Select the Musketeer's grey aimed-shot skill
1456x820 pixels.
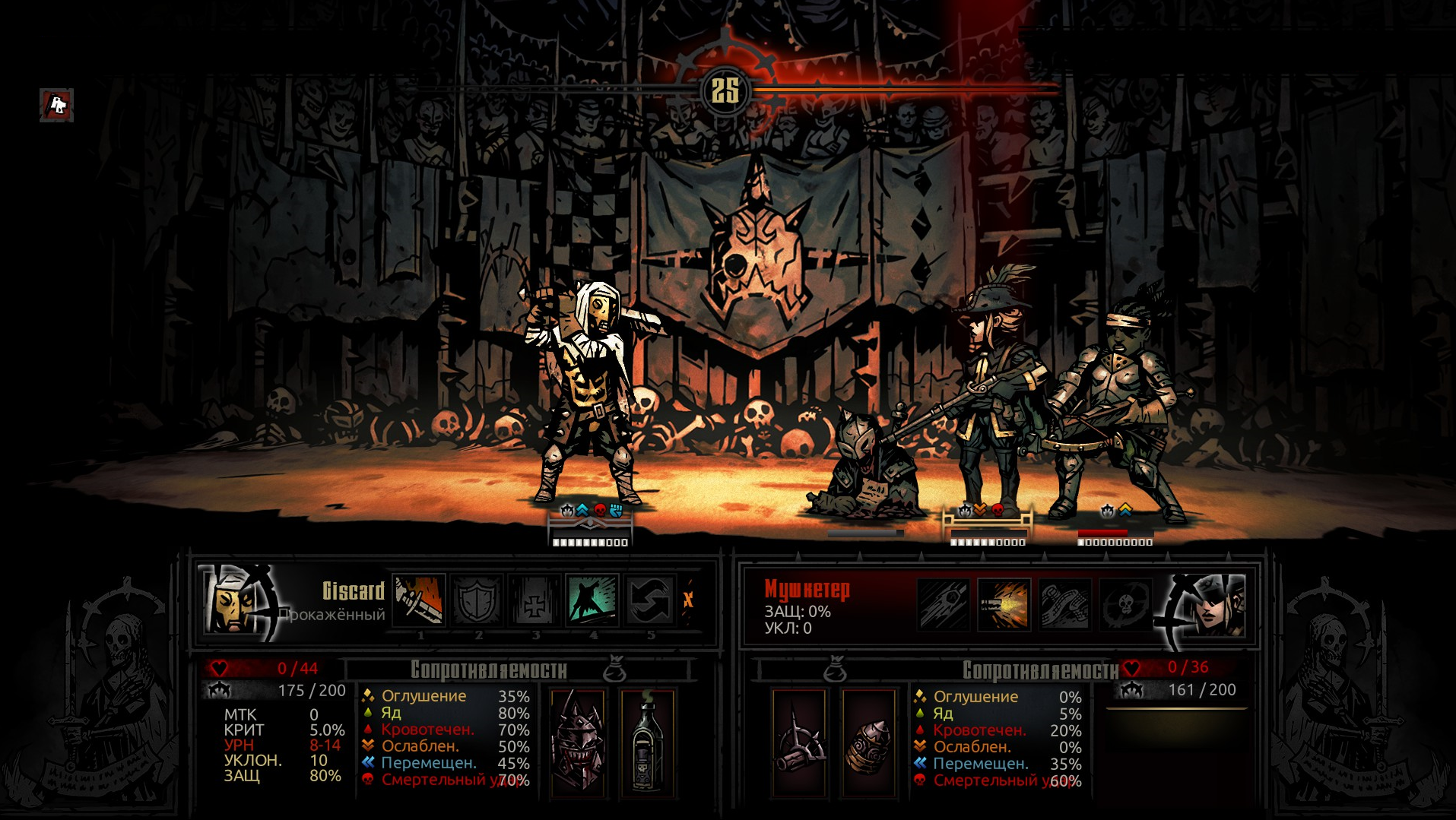(943, 605)
